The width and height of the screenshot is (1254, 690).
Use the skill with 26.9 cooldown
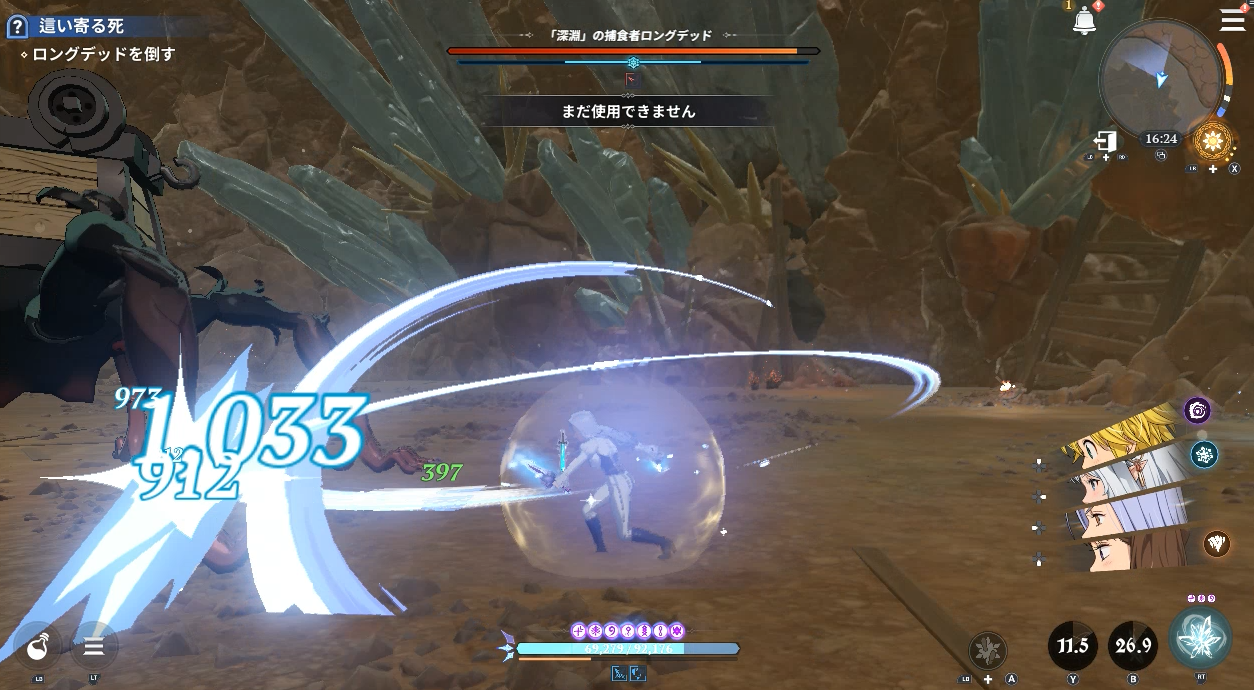1133,646
